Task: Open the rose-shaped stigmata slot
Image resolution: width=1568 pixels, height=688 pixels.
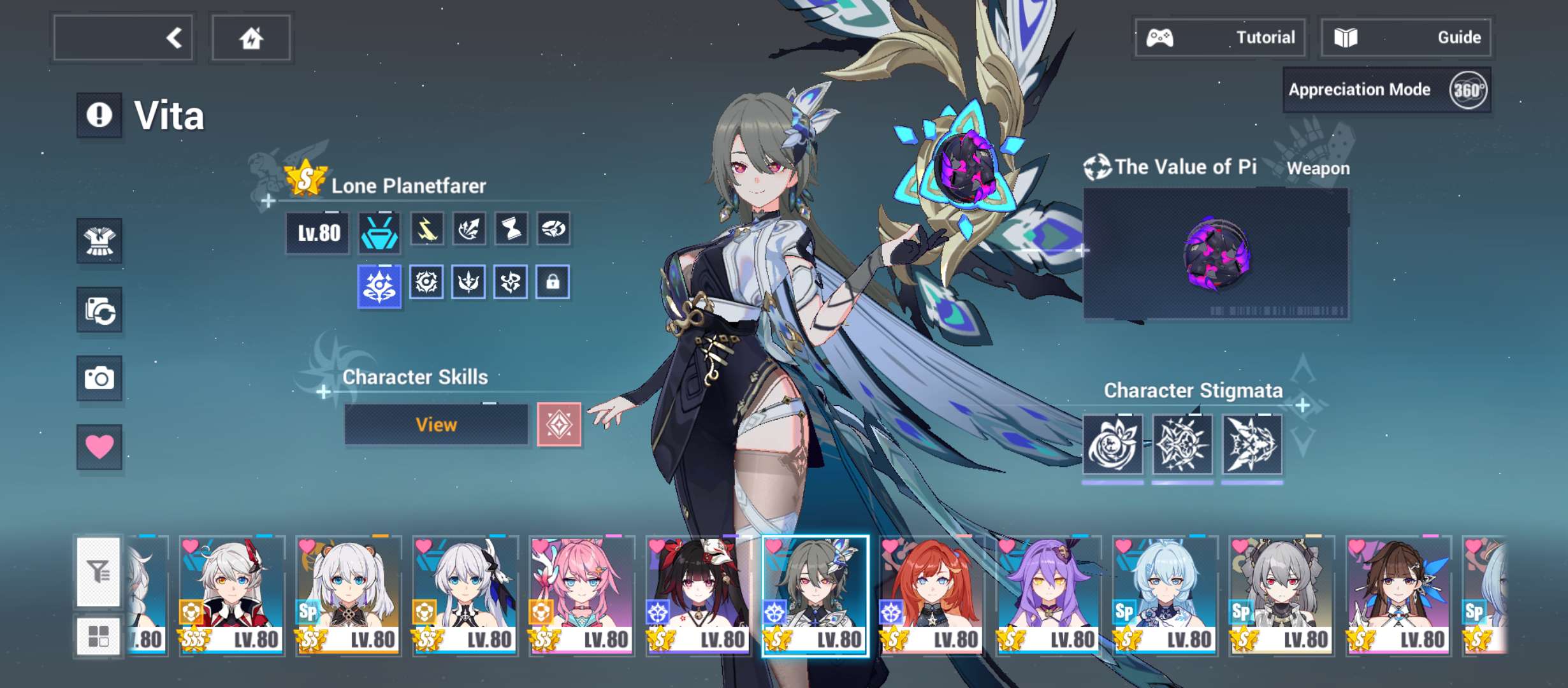Action: pos(1113,444)
